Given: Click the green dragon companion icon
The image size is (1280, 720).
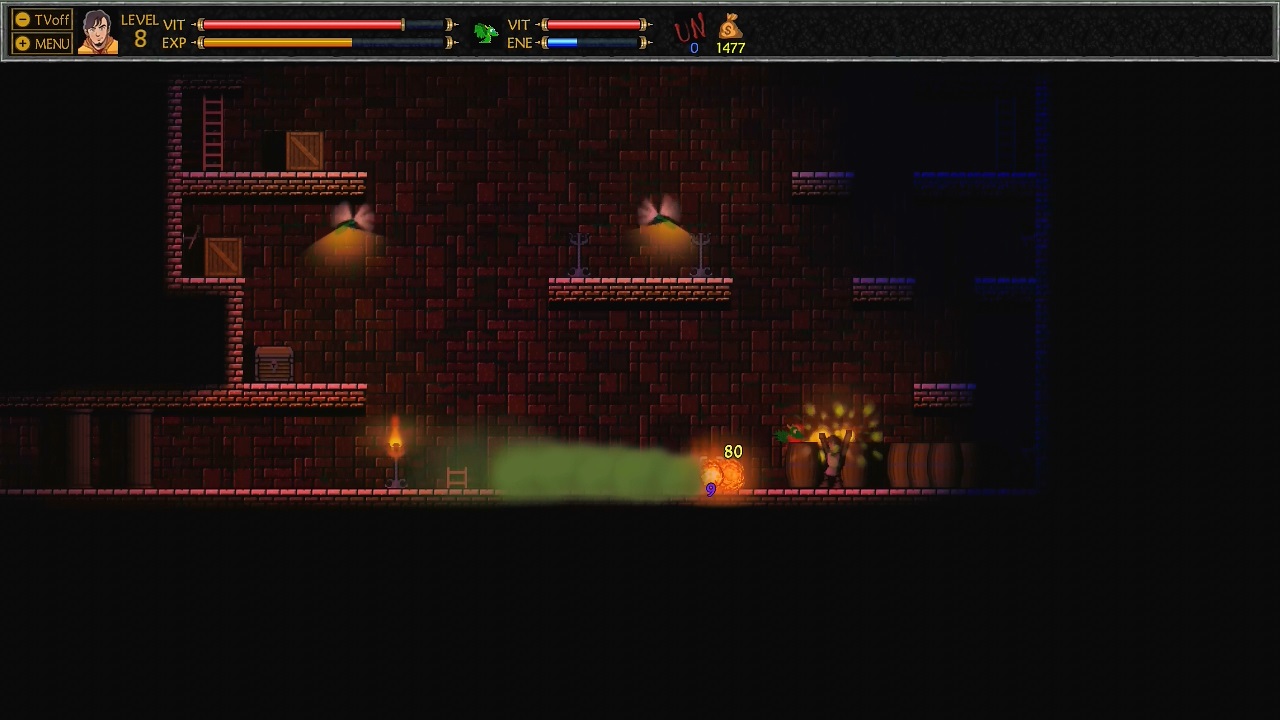Looking at the screenshot, I should click(486, 33).
